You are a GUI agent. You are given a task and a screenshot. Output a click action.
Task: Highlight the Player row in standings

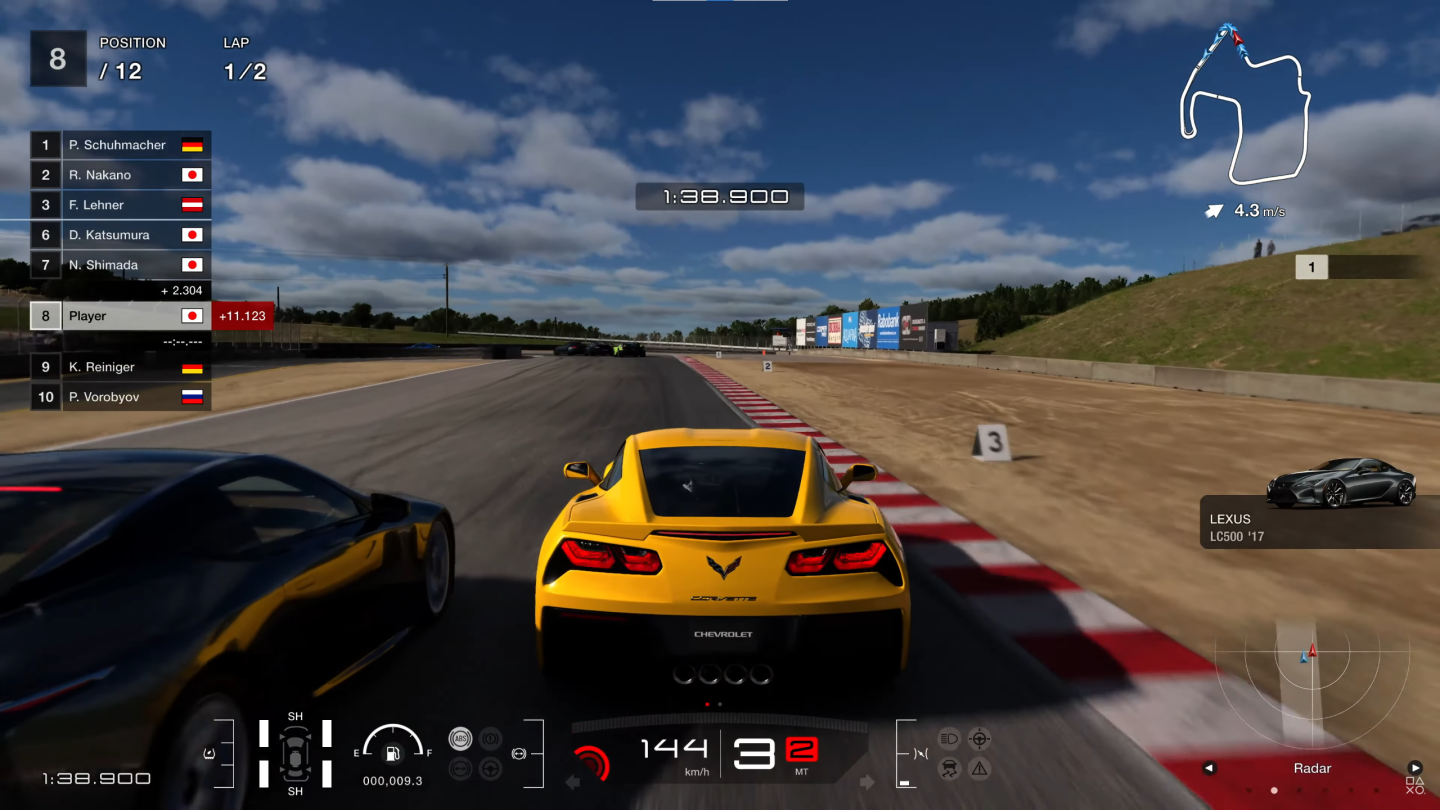tap(120, 316)
